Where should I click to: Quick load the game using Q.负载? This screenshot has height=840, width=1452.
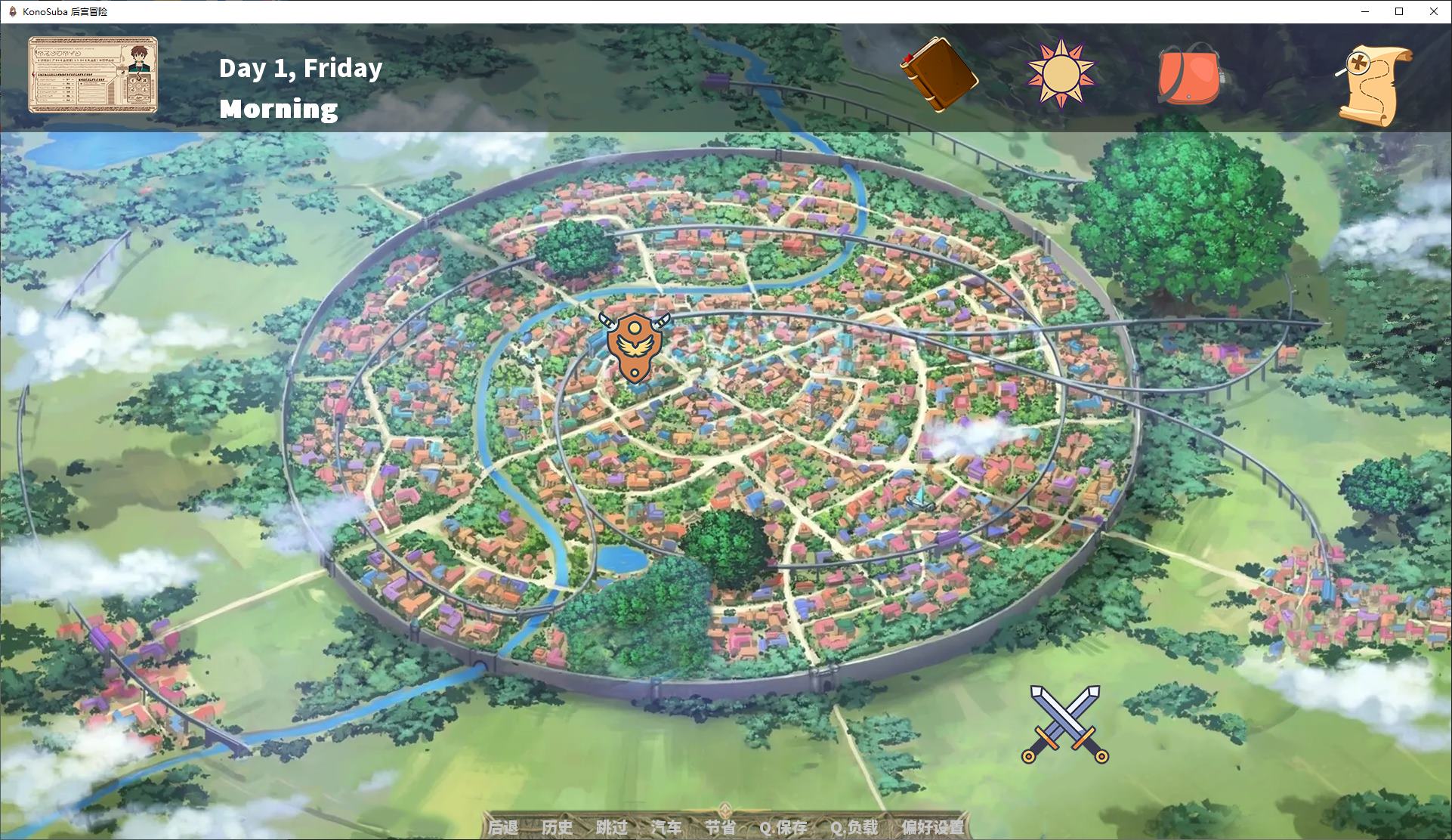coord(854,828)
